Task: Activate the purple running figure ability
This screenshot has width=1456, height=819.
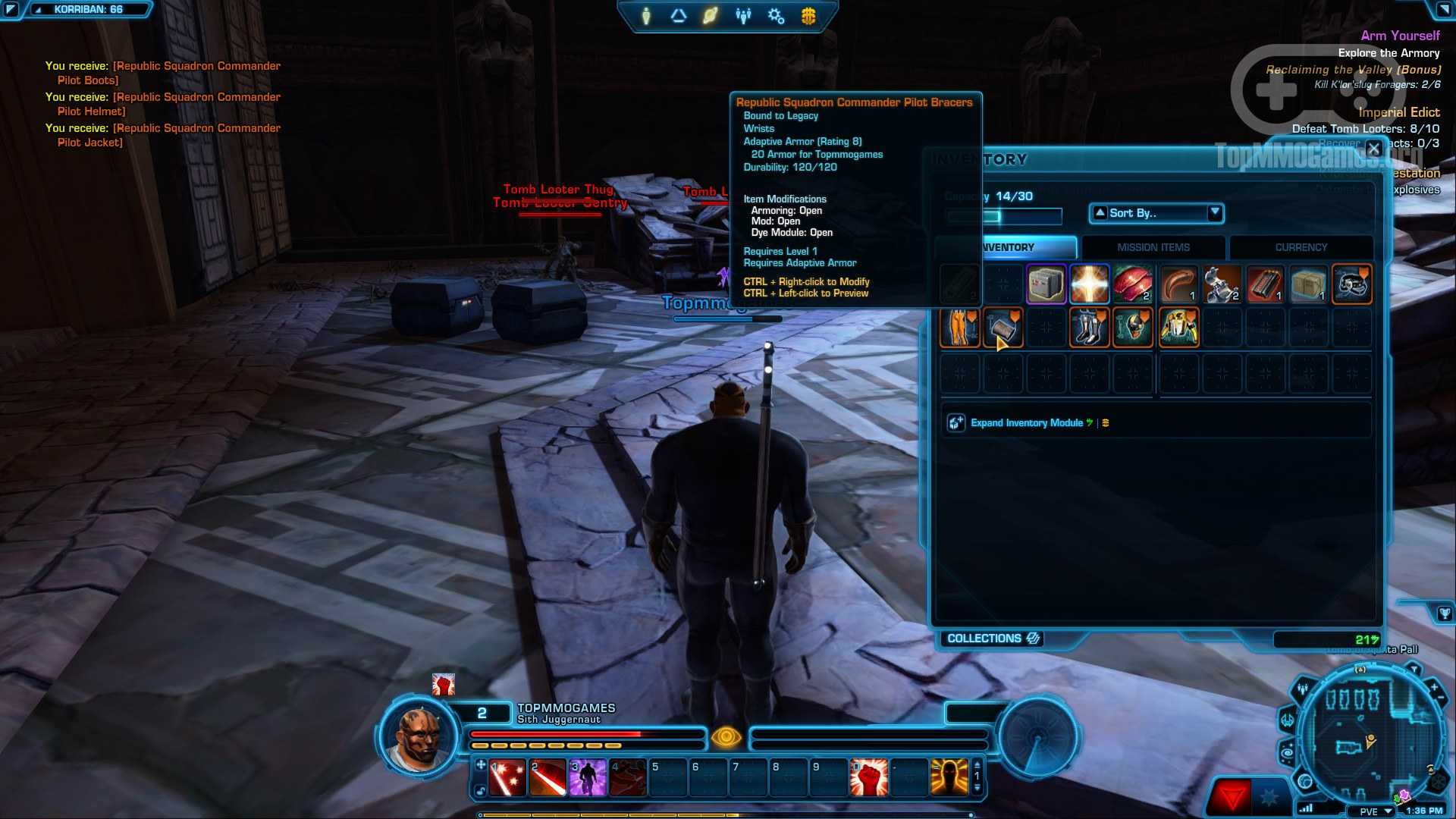Action: 588,778
